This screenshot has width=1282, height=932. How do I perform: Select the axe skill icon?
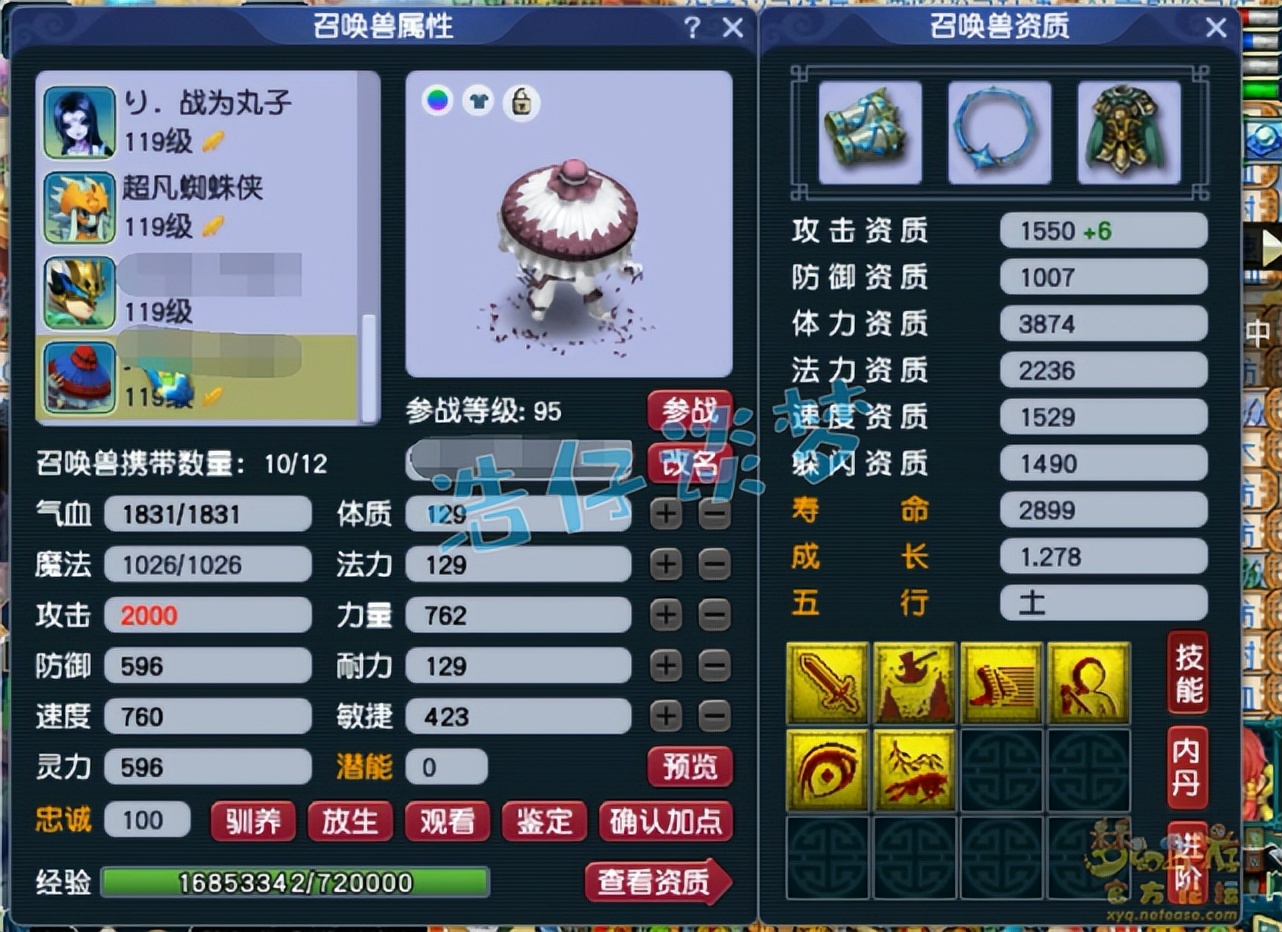pyautogui.click(x=915, y=683)
